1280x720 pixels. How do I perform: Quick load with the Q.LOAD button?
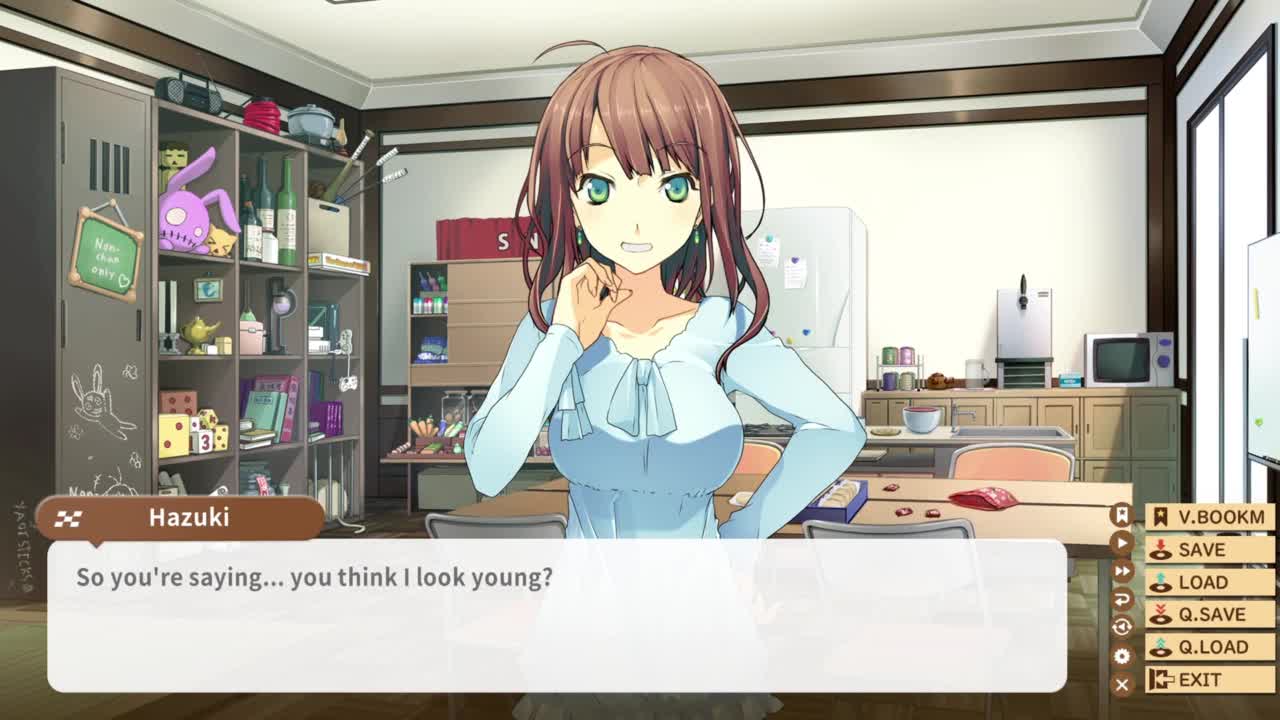coord(1209,647)
